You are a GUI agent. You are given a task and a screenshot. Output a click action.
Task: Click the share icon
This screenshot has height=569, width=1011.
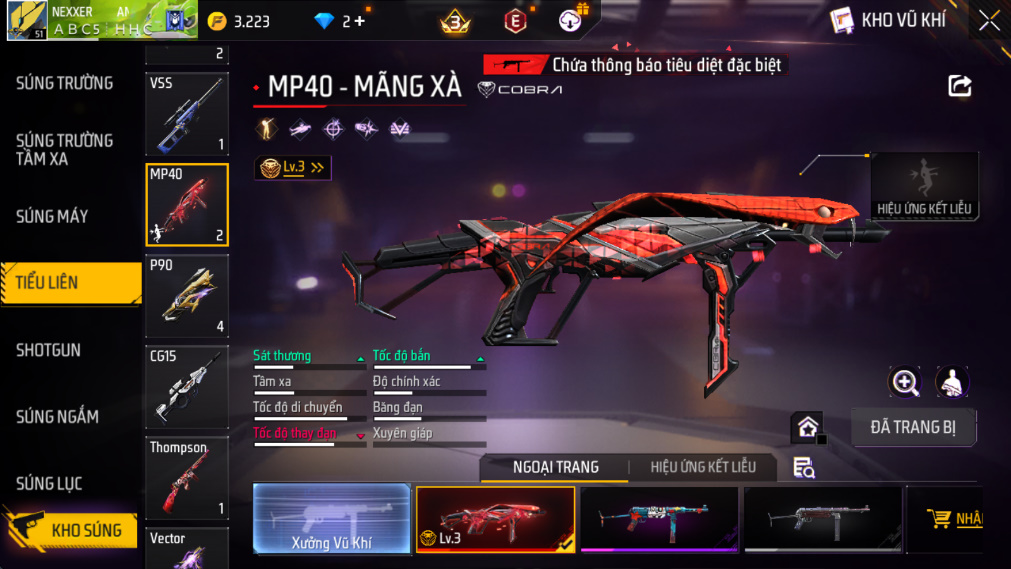coord(960,87)
